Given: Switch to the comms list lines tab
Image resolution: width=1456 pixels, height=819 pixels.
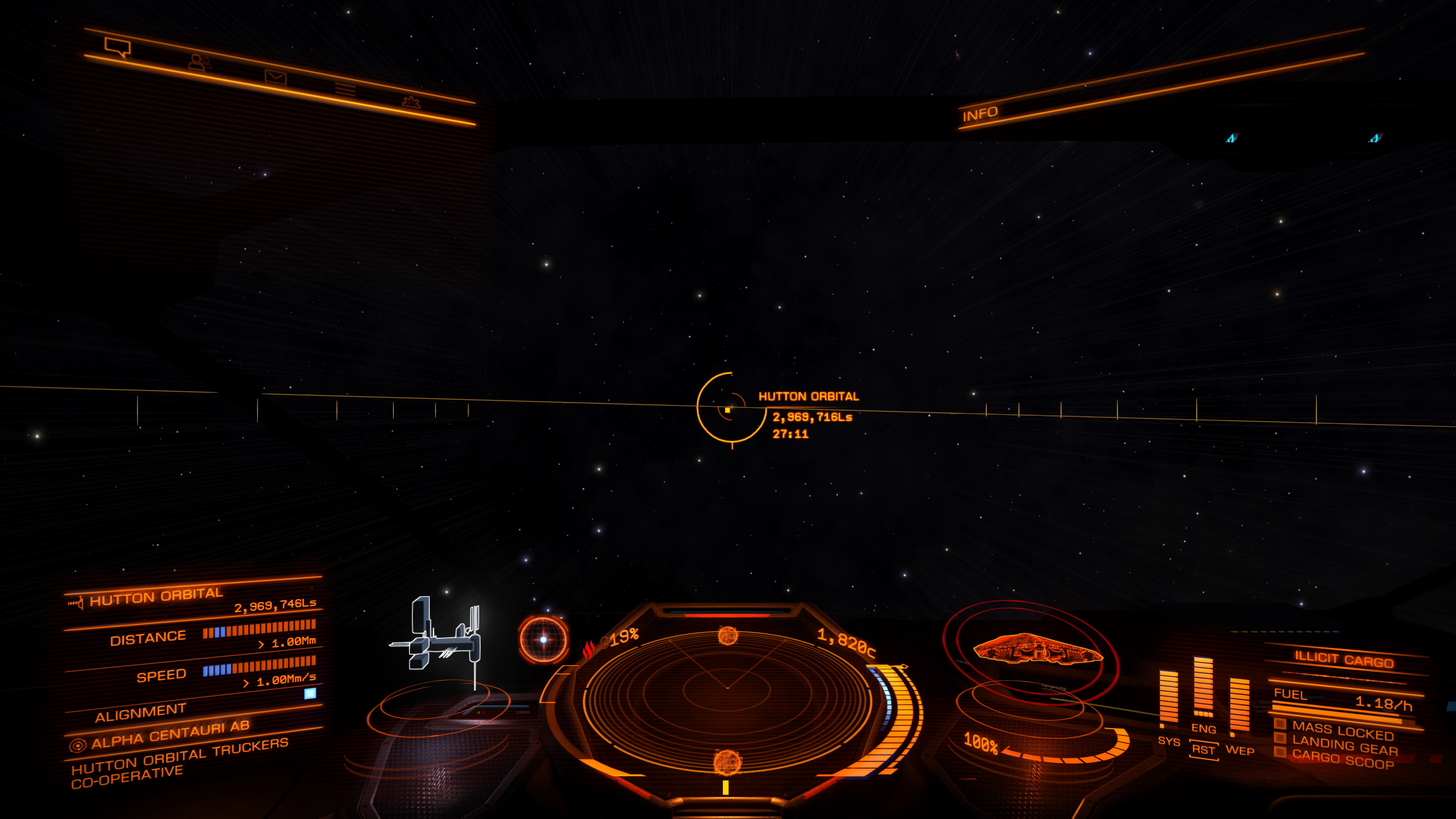Looking at the screenshot, I should tap(345, 89).
